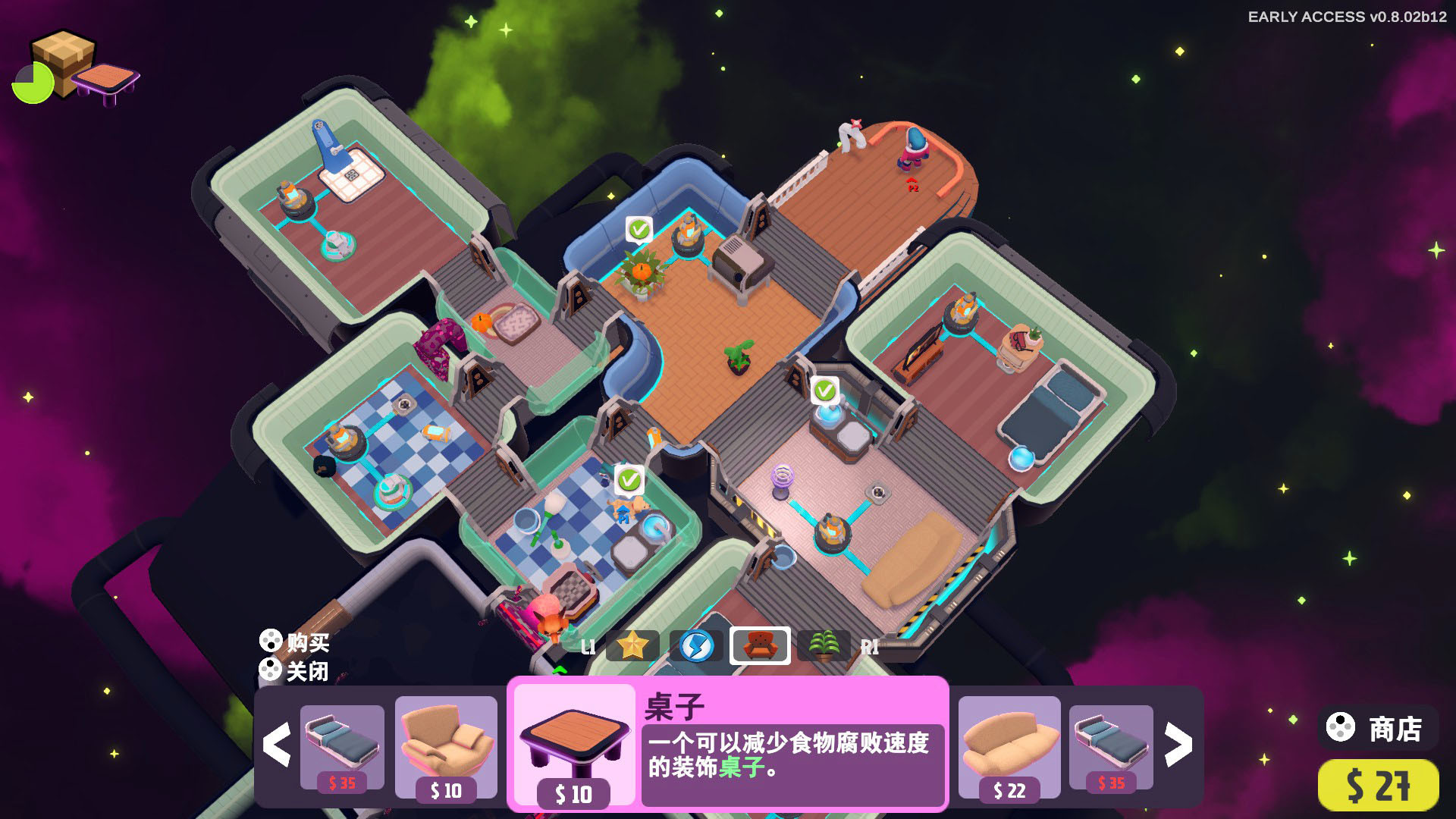Select the R1 category switch label
Viewport: 1456px width, 819px height.
[x=871, y=648]
